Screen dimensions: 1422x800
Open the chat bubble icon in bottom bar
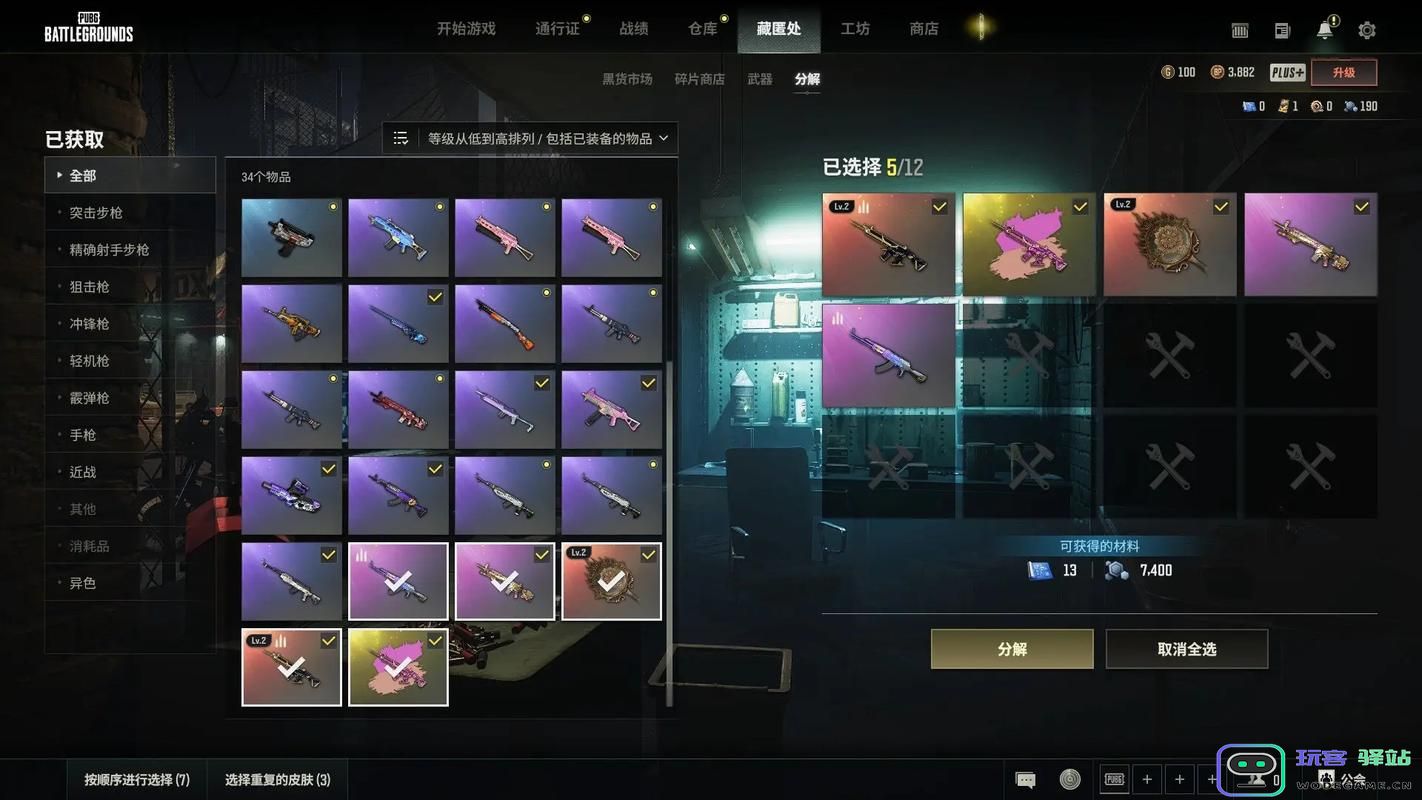(x=1023, y=778)
